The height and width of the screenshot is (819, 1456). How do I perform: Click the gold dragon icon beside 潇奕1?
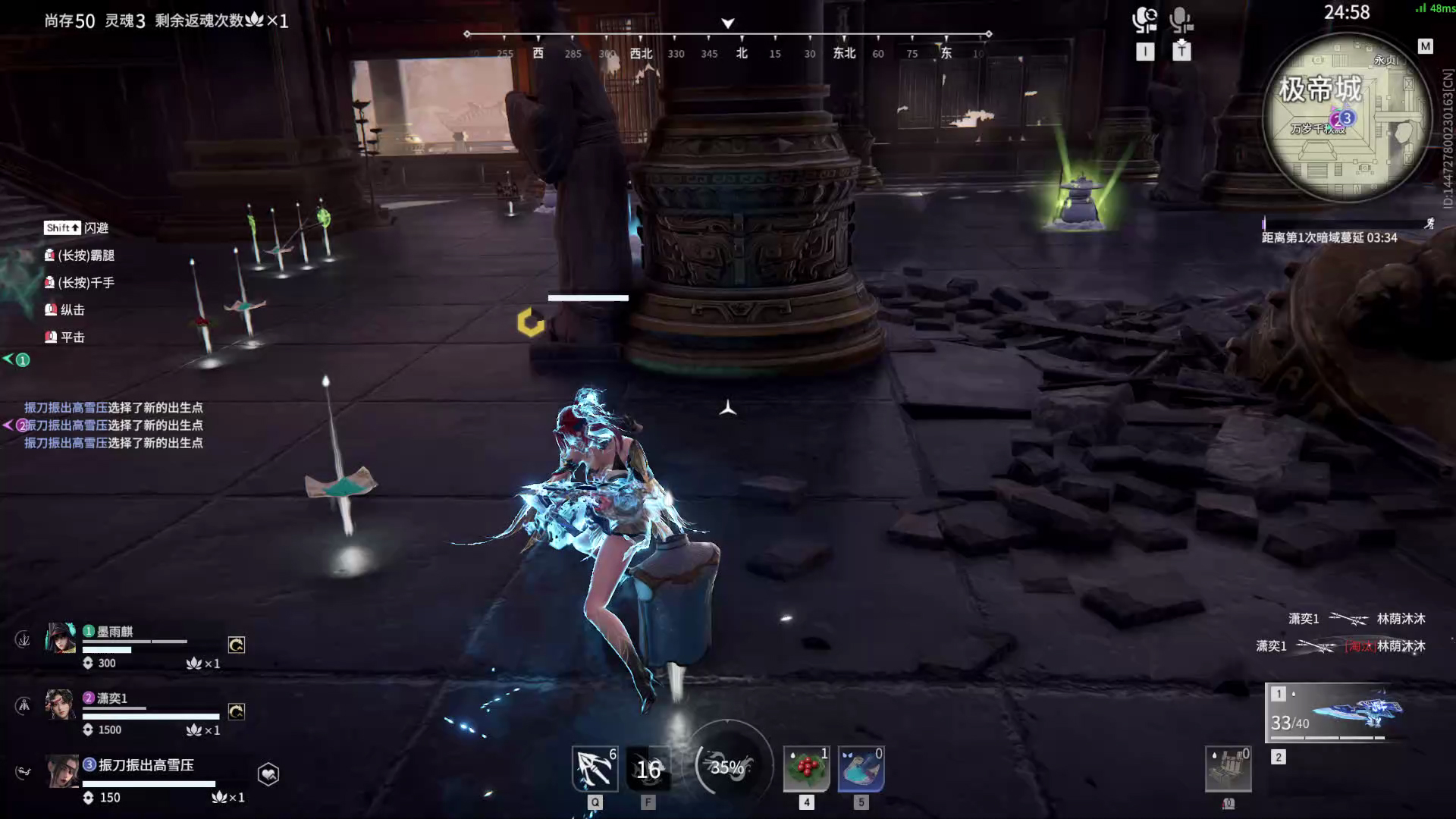pos(237,711)
